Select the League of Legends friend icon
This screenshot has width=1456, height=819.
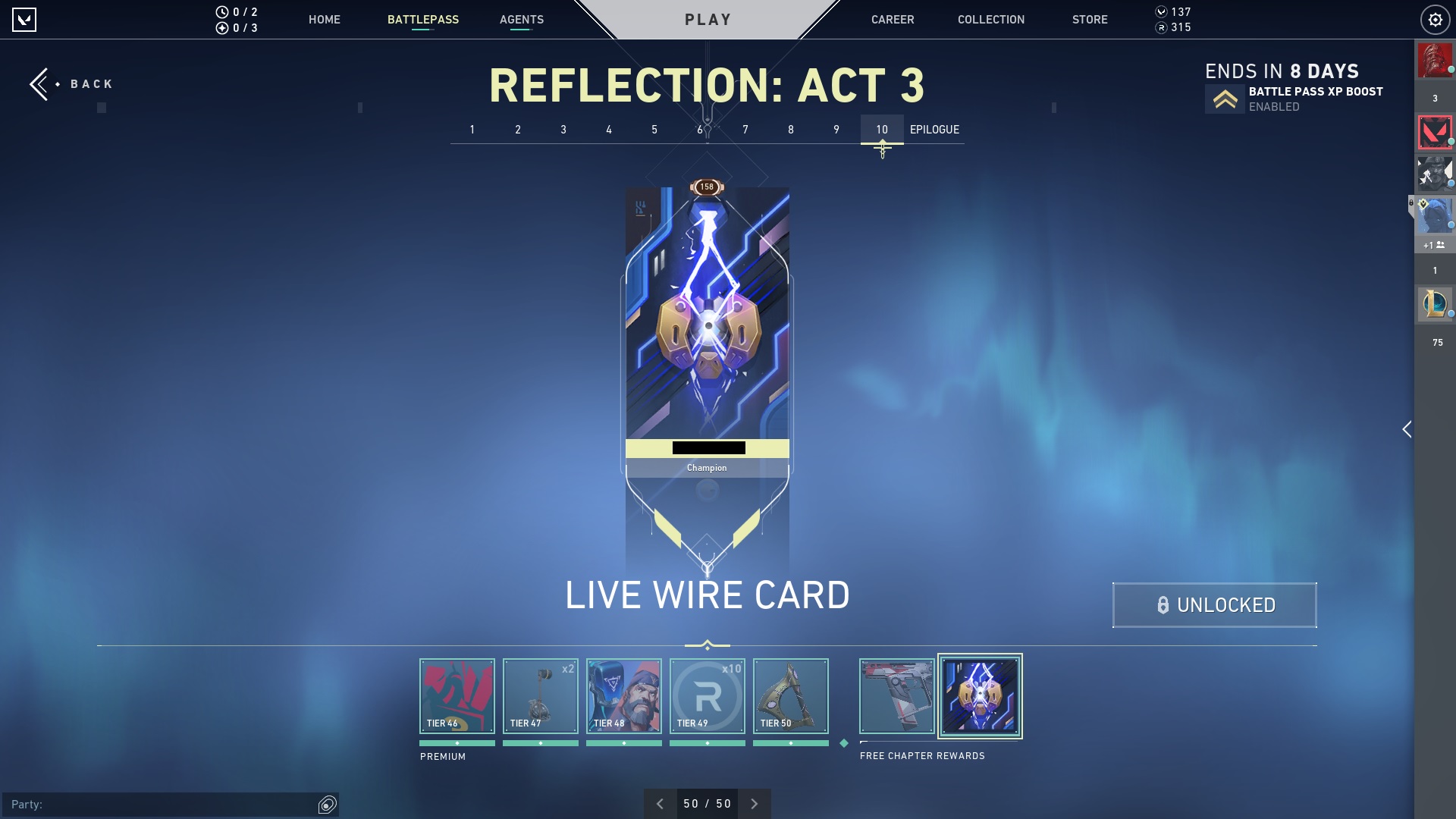(1433, 304)
